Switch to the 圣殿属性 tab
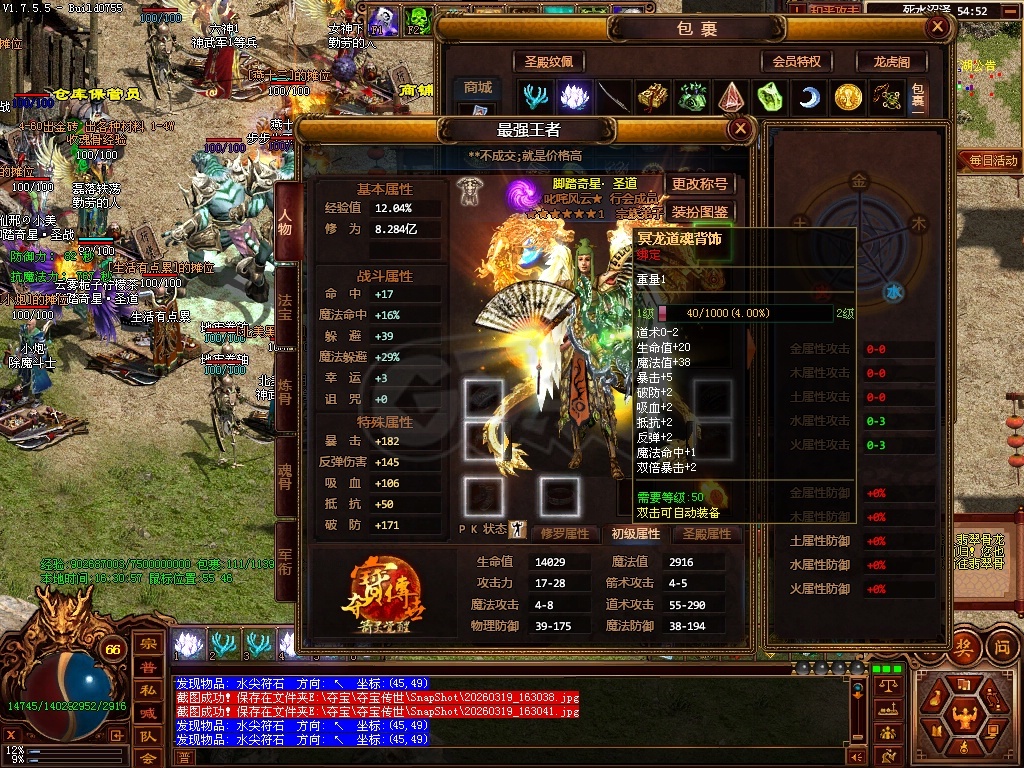The image size is (1024, 768). tap(706, 534)
